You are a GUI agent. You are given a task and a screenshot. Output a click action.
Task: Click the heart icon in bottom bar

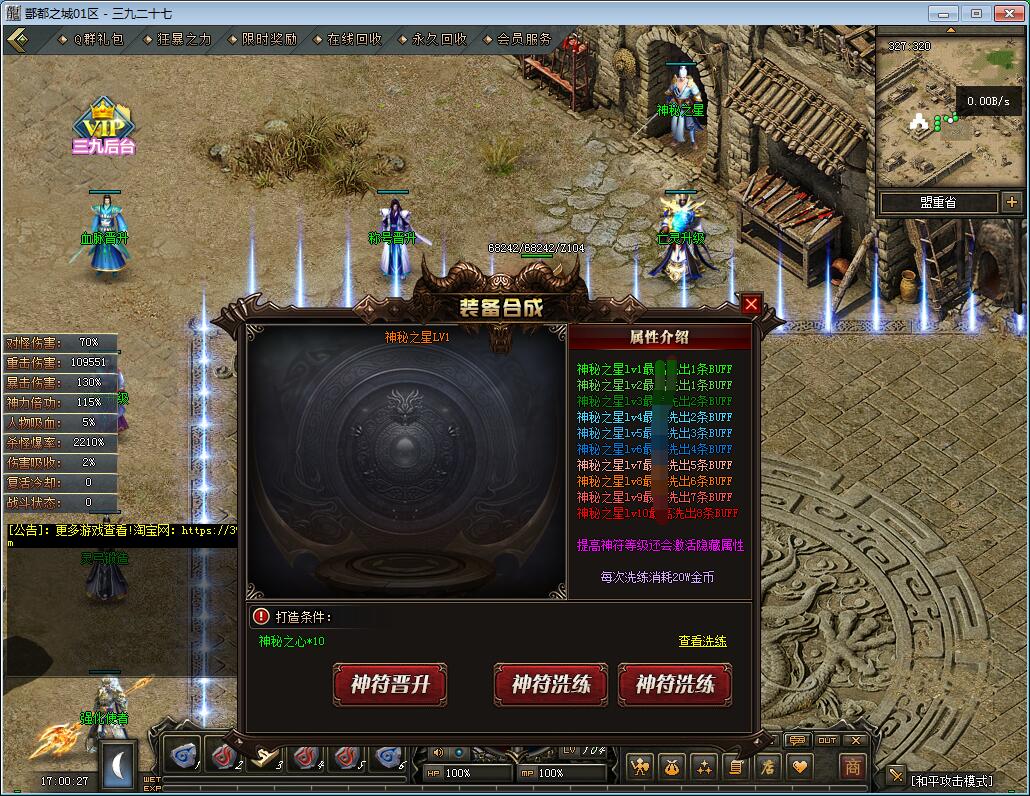coord(799,767)
